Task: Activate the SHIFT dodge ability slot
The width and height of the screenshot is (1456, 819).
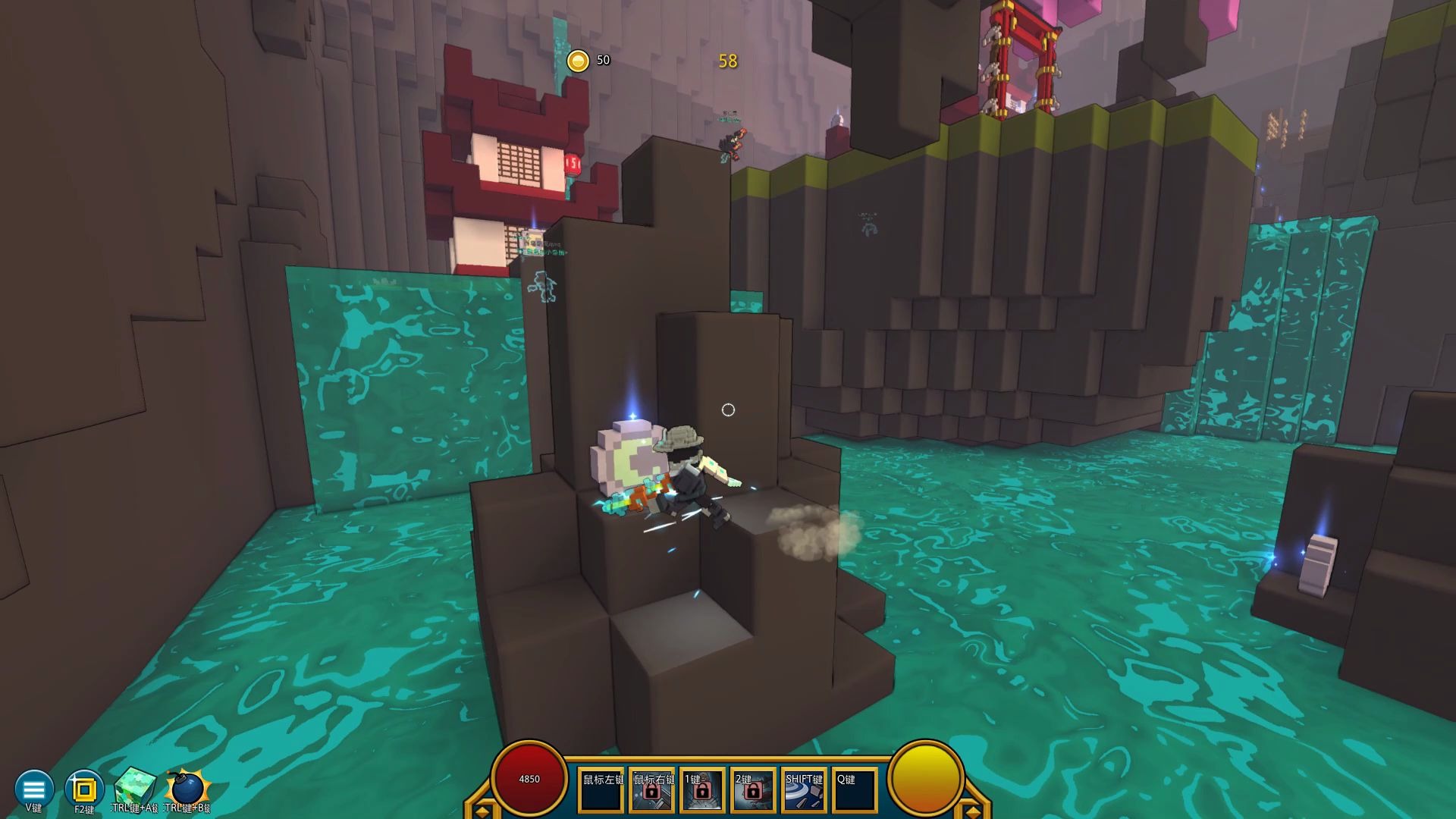Action: pyautogui.click(x=804, y=790)
